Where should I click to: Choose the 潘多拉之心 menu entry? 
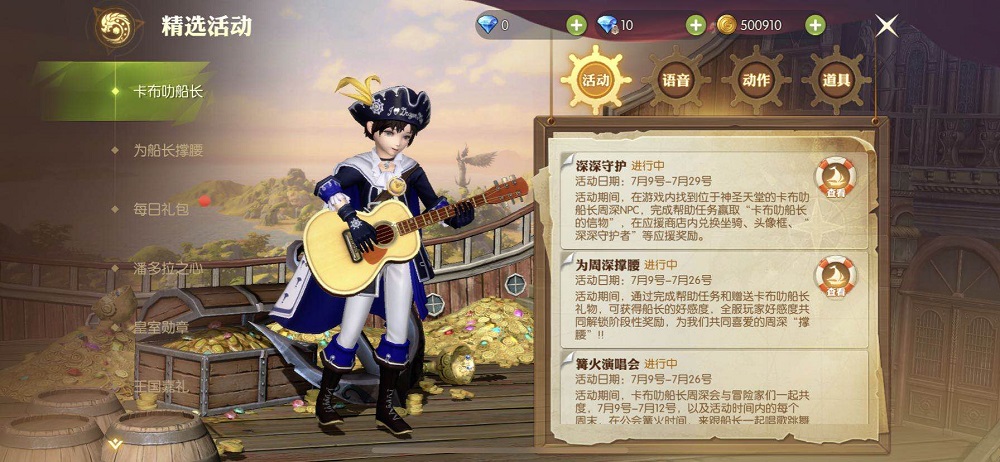coord(167,268)
